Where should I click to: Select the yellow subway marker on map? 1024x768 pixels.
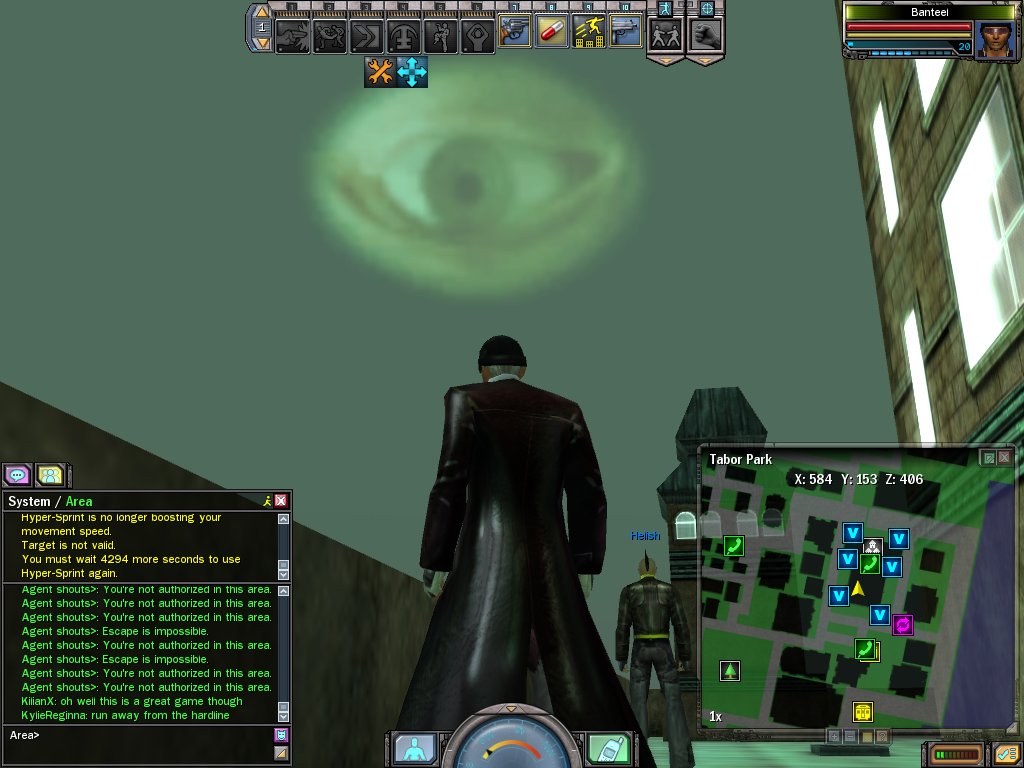(x=863, y=712)
